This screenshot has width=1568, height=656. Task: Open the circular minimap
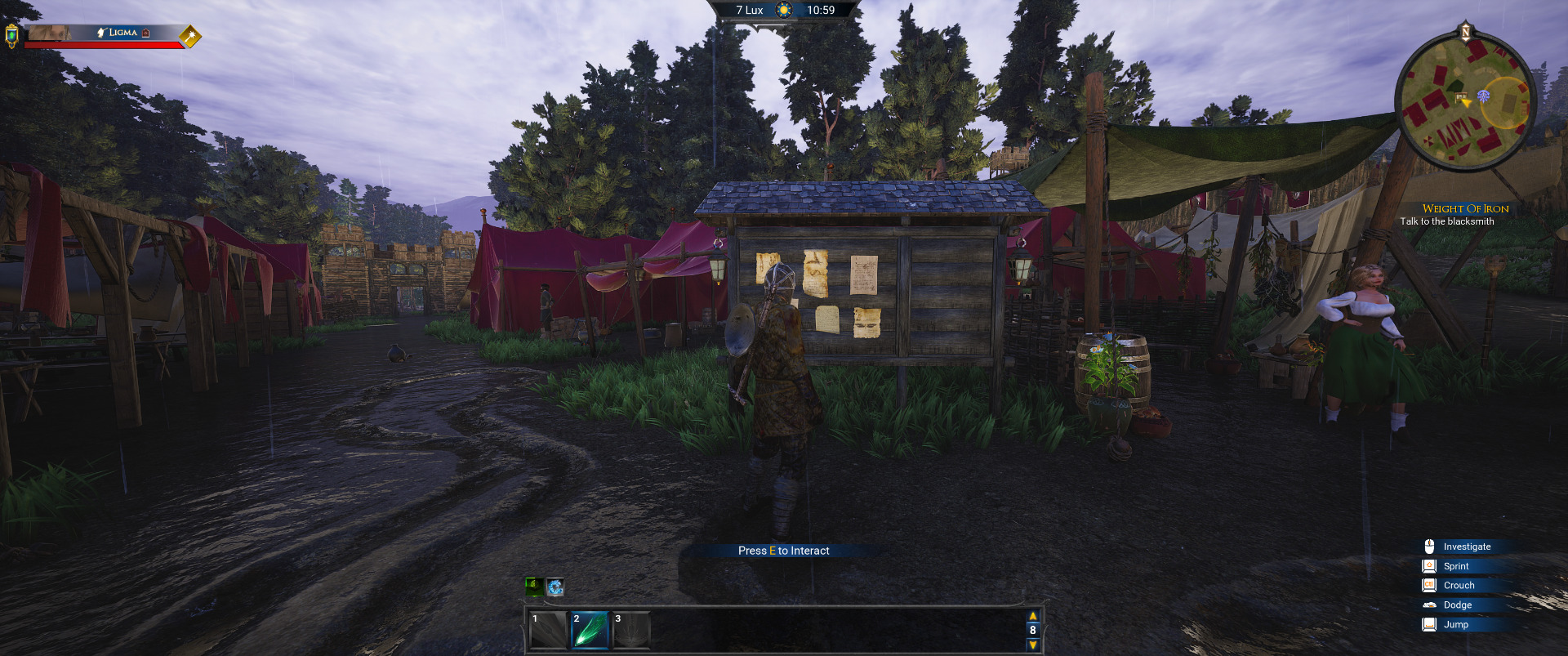tap(1465, 104)
